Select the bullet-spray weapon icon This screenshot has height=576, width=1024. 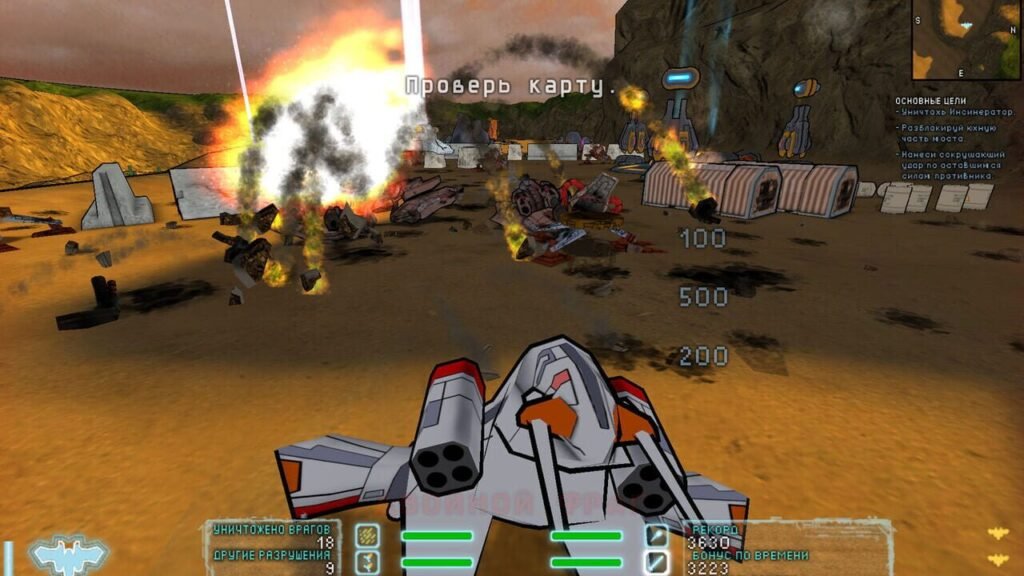(368, 536)
